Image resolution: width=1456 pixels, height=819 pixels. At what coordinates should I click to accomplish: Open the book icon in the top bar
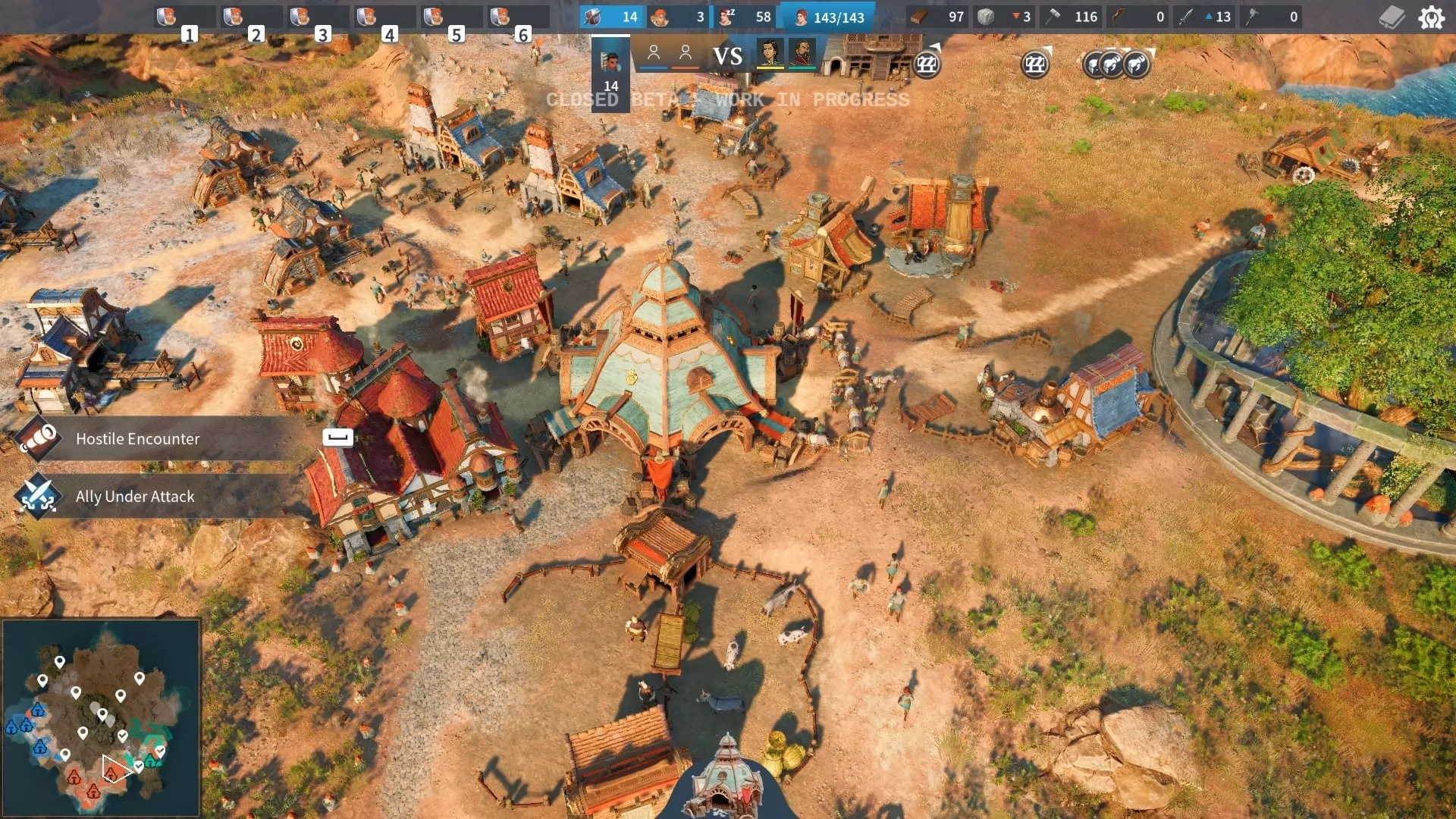point(1392,17)
